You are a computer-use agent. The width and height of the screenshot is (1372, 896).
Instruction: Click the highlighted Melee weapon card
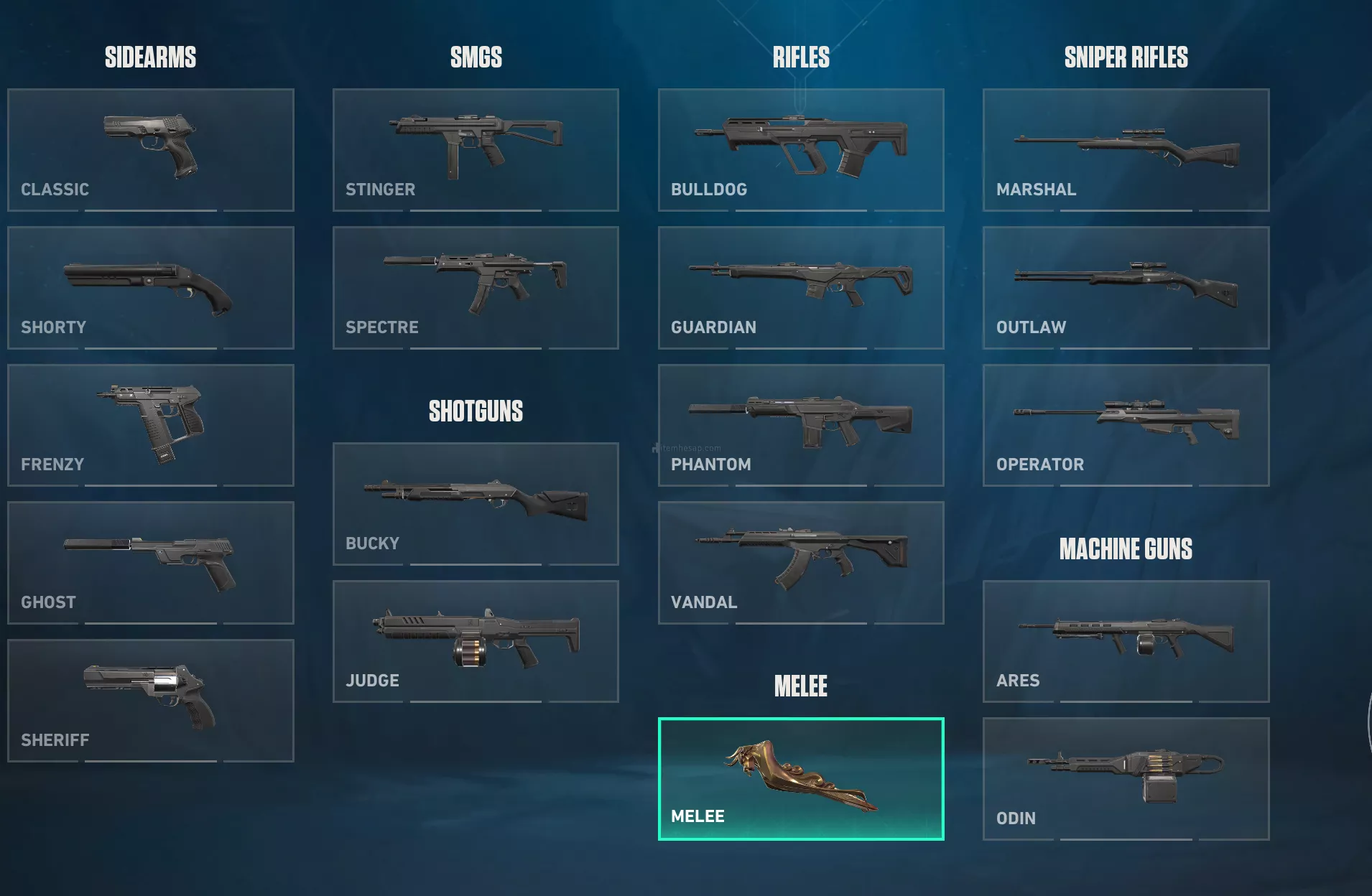pos(801,779)
